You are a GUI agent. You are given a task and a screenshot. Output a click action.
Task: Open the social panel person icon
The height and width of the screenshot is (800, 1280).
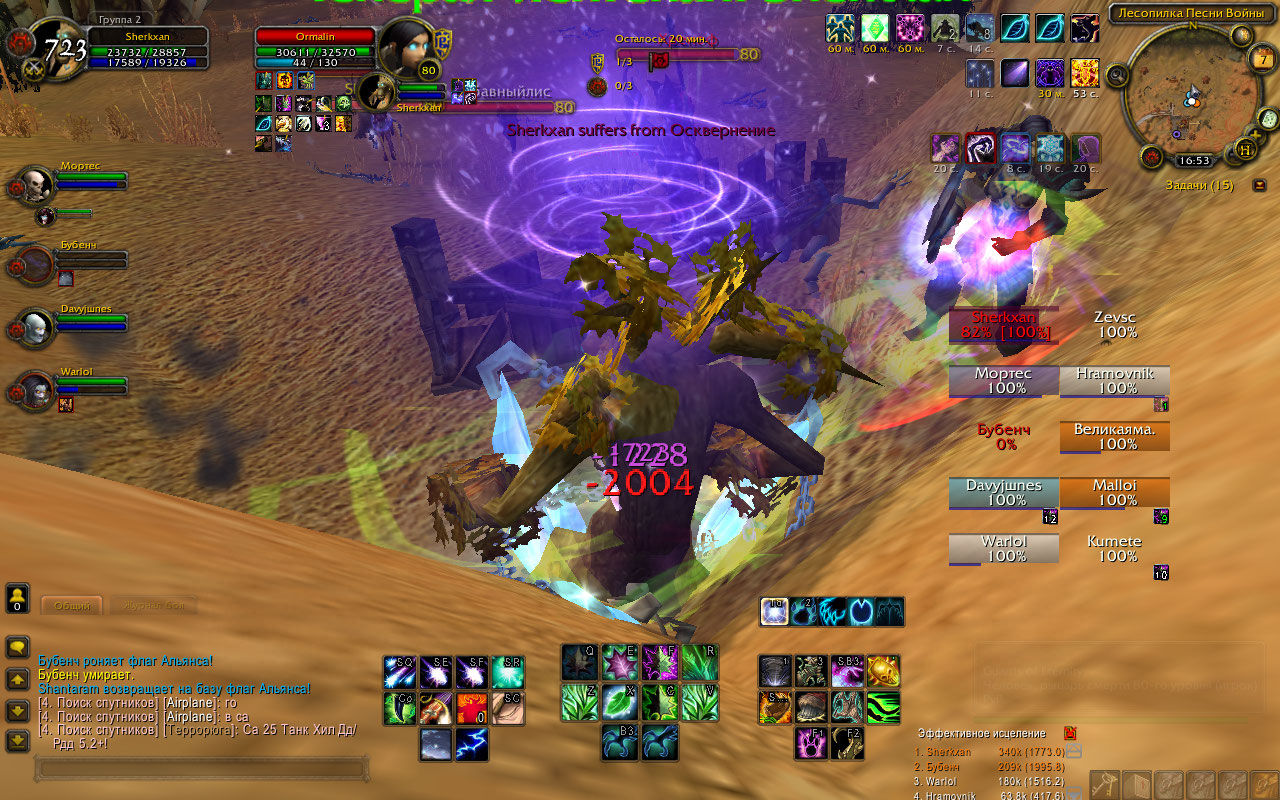pyautogui.click(x=17, y=599)
